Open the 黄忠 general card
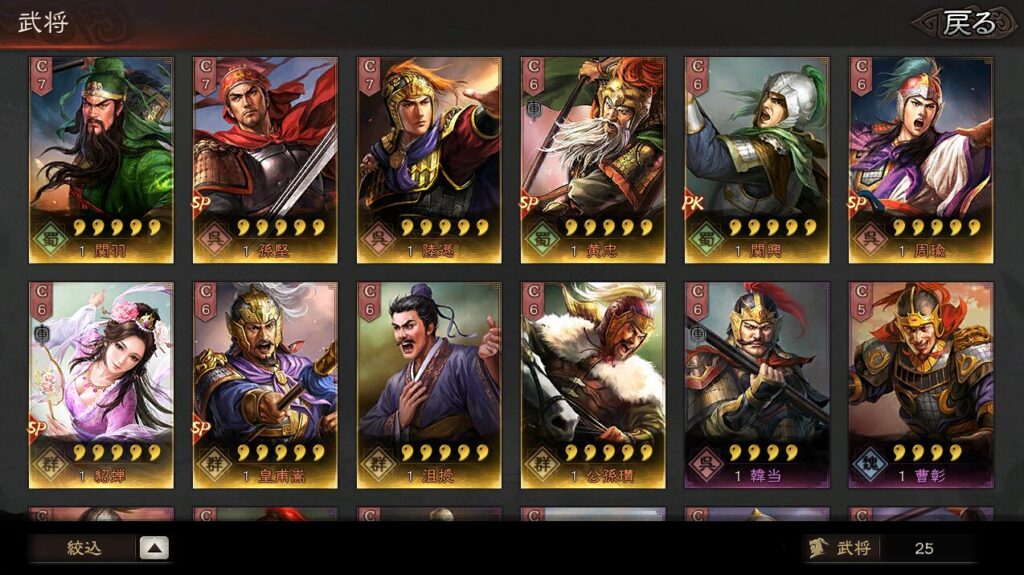Image resolution: width=1024 pixels, height=575 pixels. (x=593, y=160)
